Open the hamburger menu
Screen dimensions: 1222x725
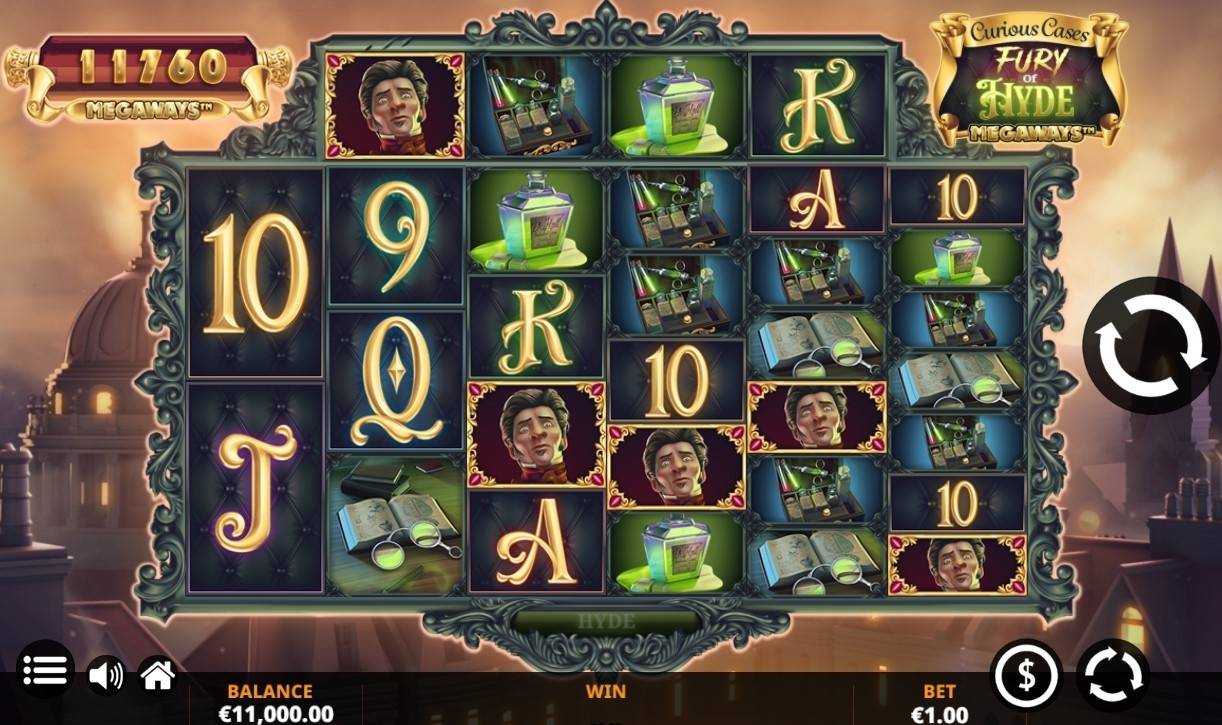point(45,671)
